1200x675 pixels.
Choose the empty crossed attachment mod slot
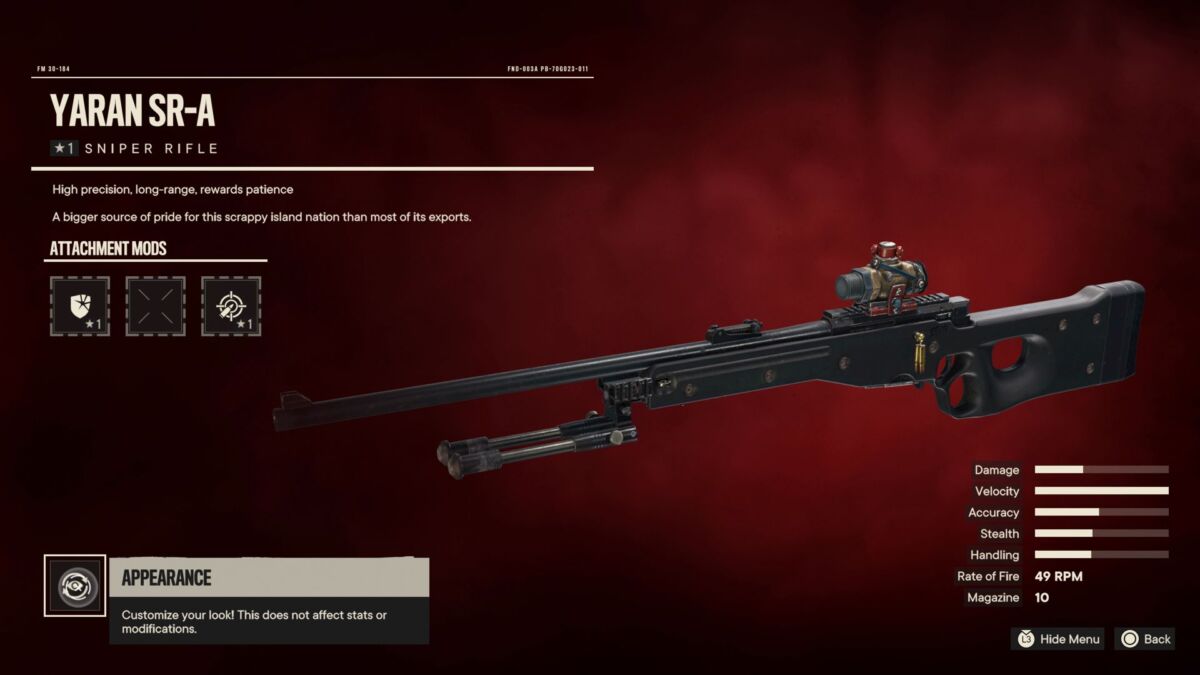click(155, 306)
